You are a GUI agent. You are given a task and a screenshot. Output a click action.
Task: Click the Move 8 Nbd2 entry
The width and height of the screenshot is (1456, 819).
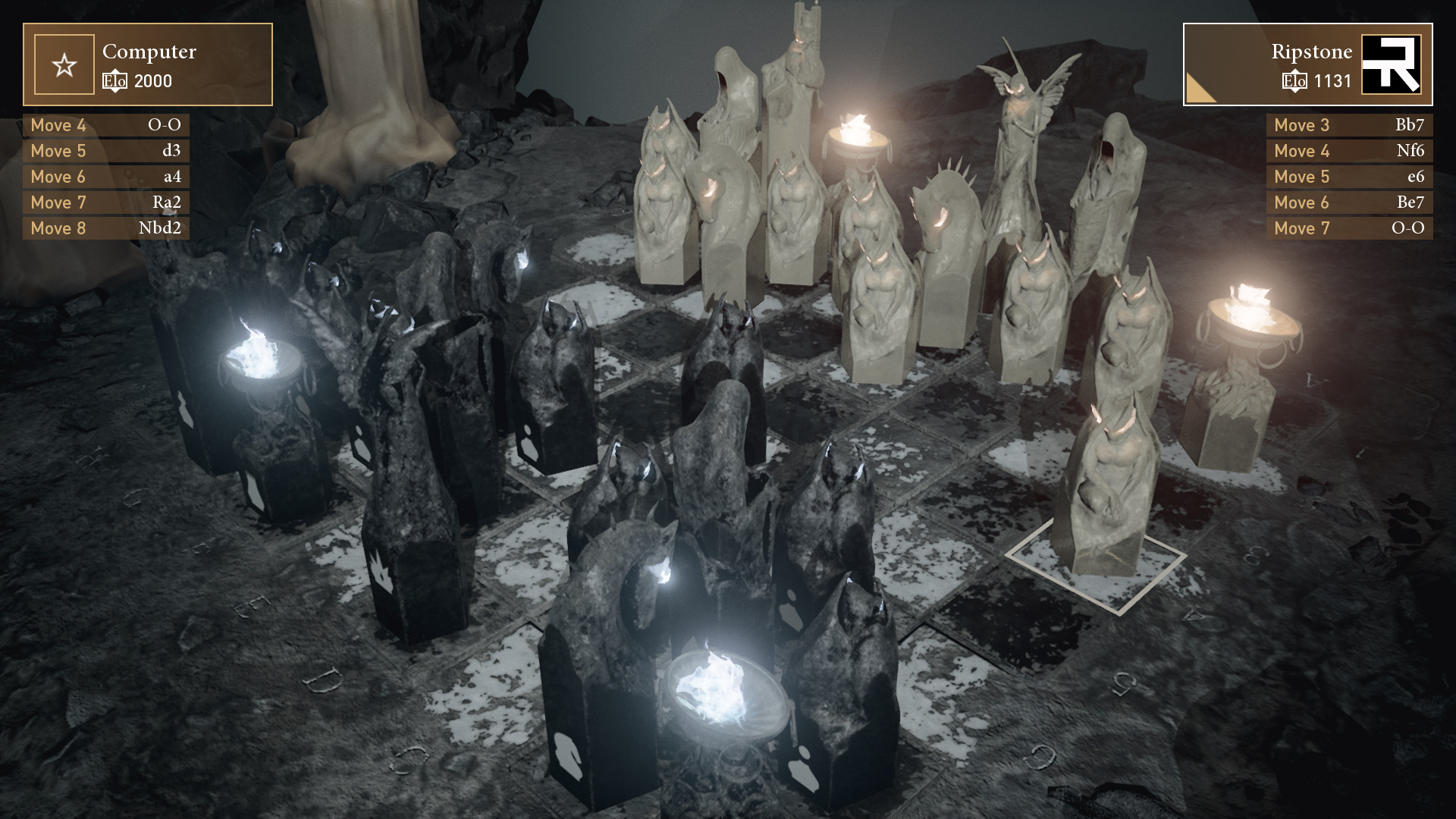[x=105, y=227]
